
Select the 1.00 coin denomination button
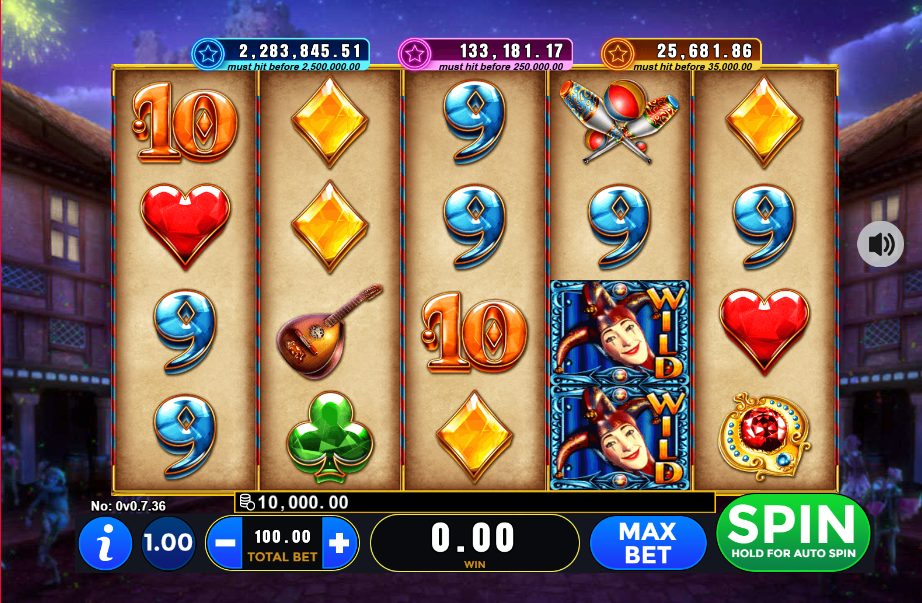pos(168,543)
